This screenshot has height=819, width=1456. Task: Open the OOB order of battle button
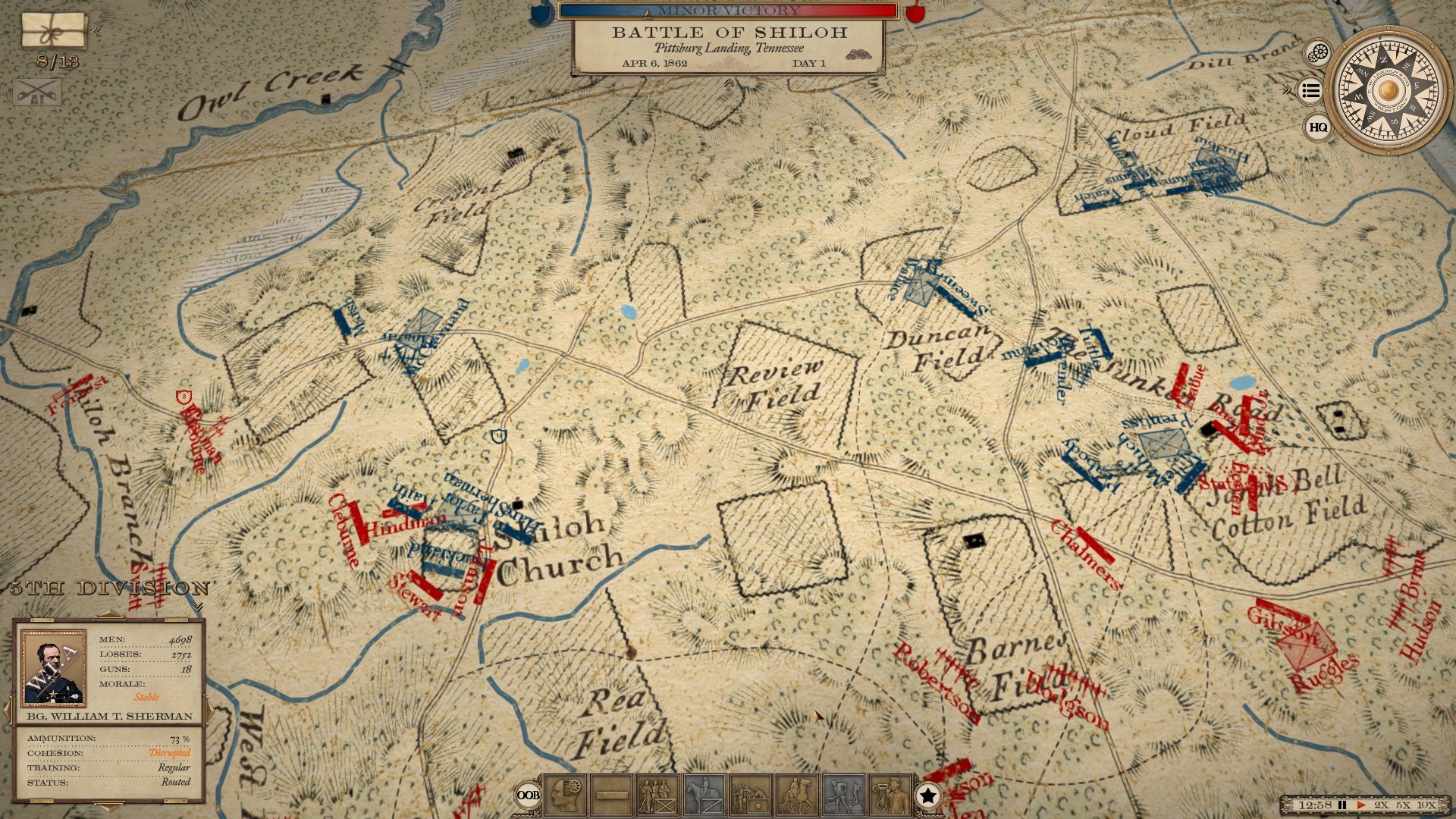[528, 795]
